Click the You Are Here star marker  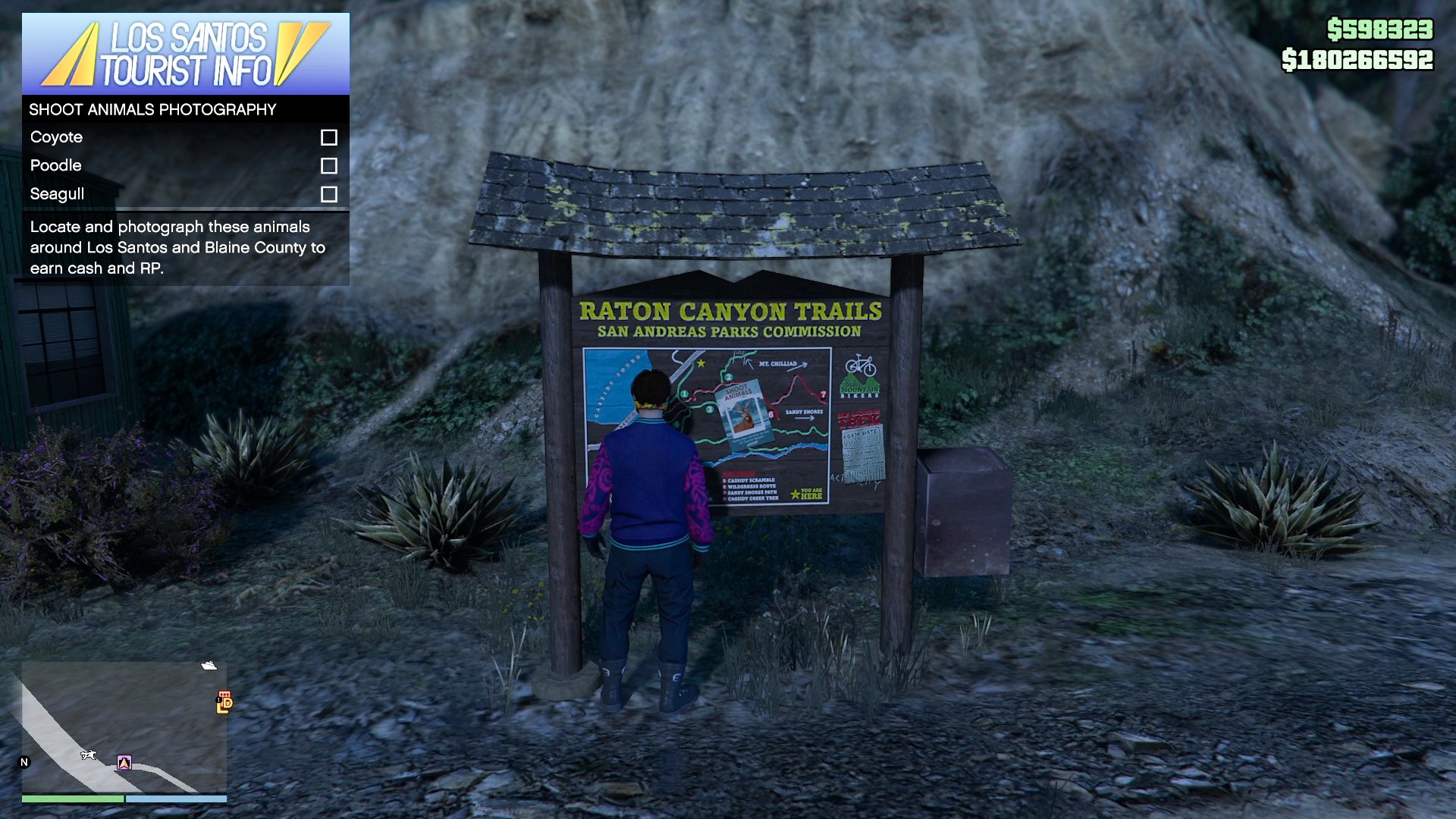click(x=795, y=495)
